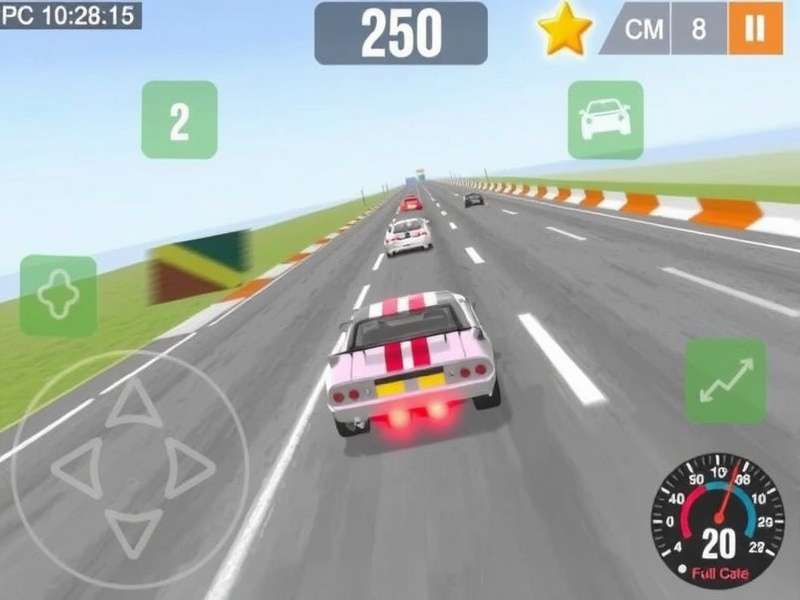Tap the green button labeled 2
The height and width of the screenshot is (600, 800).
coord(179,120)
